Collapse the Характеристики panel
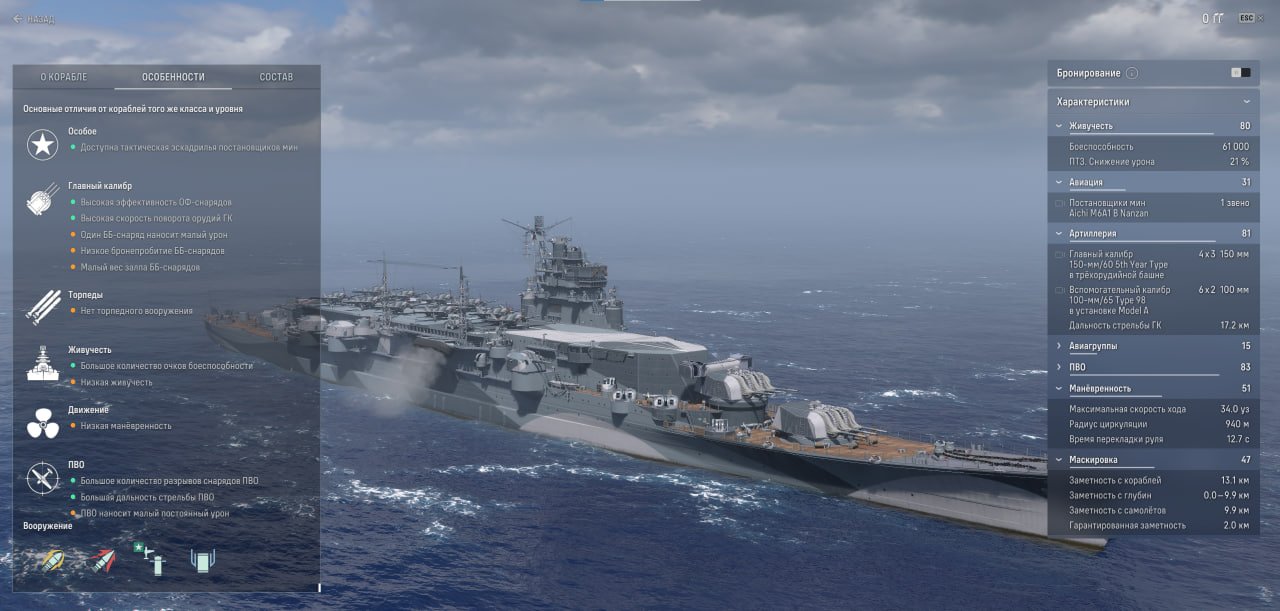 [x=1246, y=102]
